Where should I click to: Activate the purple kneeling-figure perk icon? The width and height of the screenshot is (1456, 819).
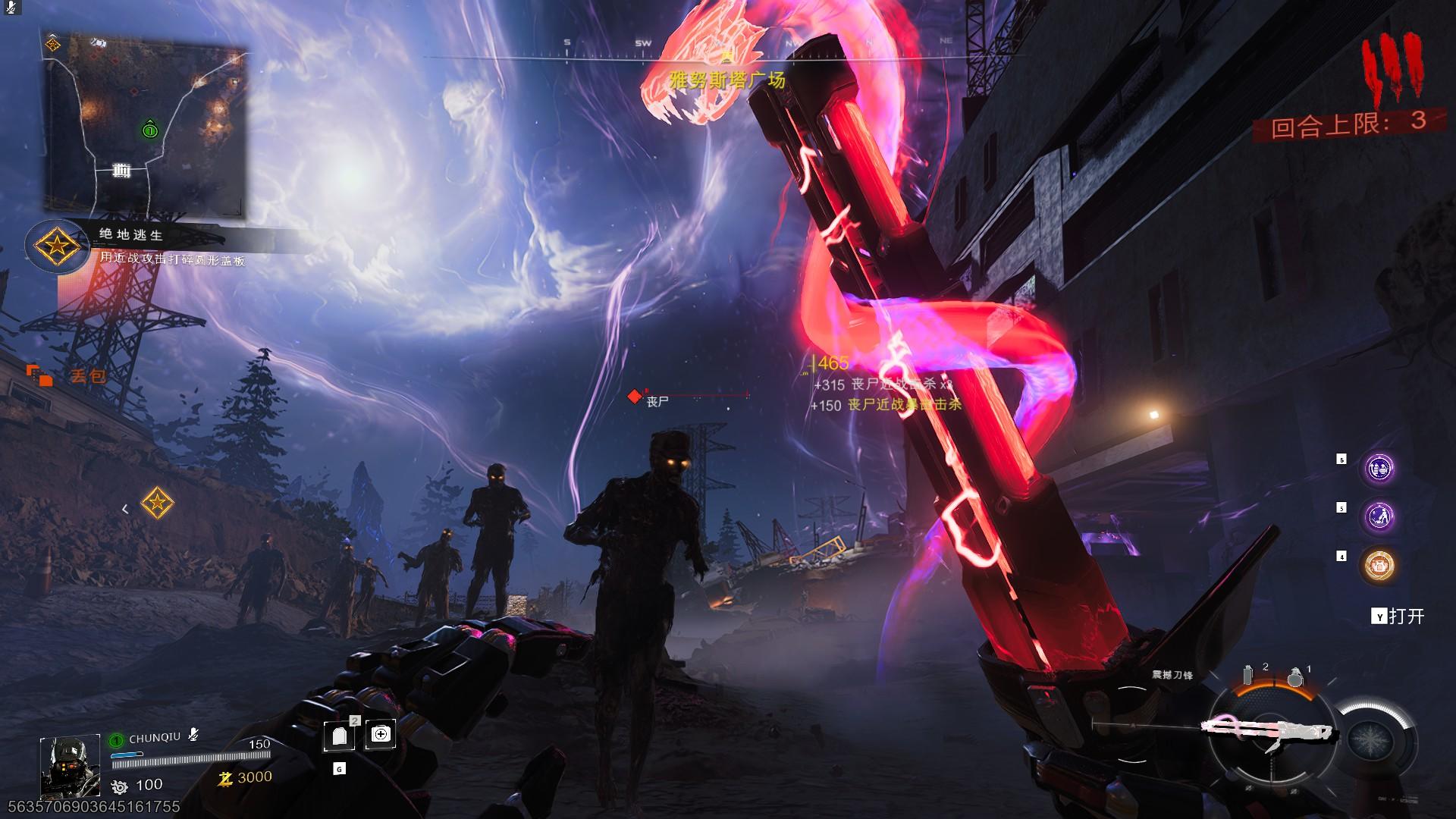click(x=1378, y=517)
